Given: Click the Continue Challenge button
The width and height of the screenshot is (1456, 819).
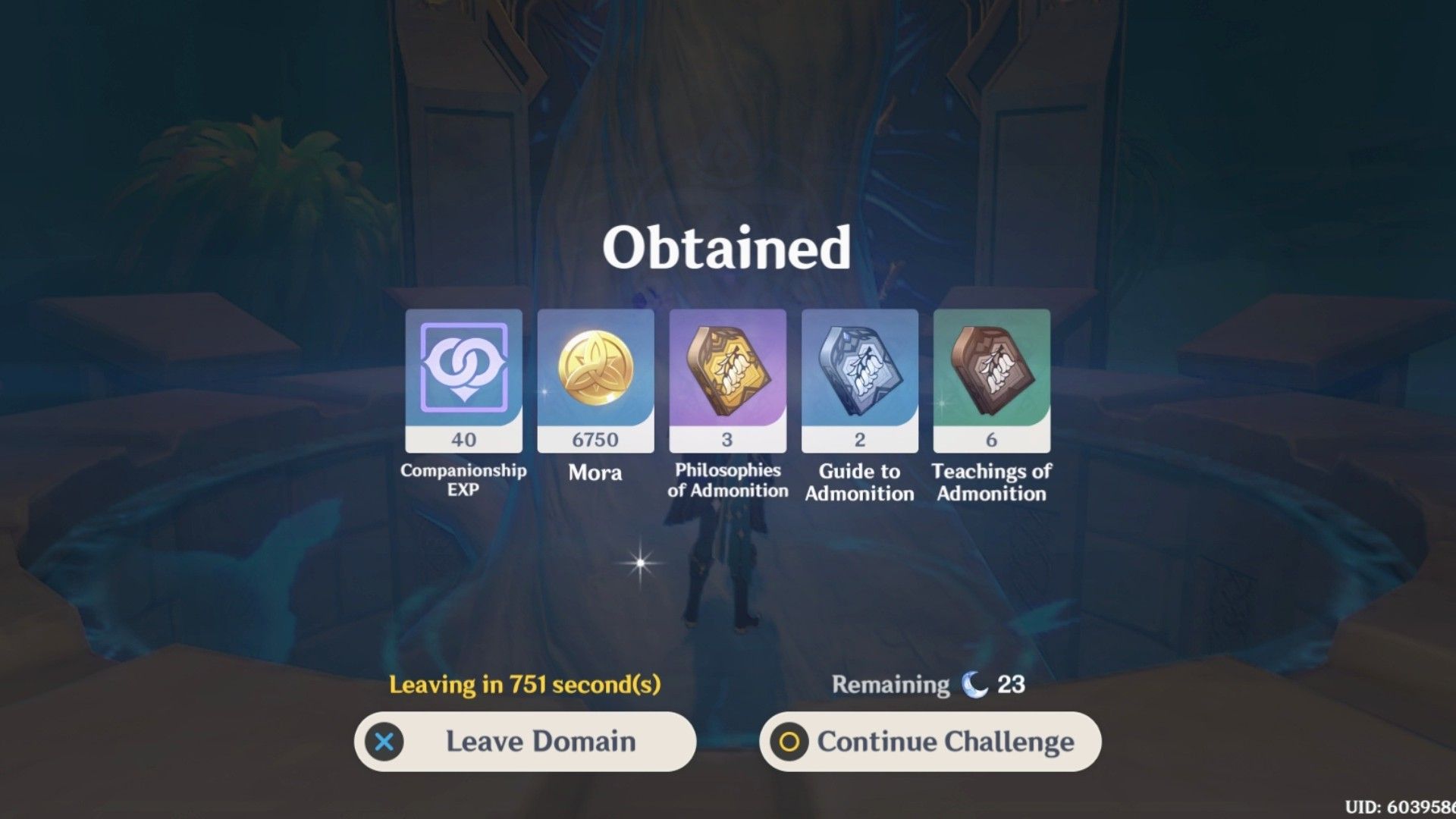Looking at the screenshot, I should [930, 742].
